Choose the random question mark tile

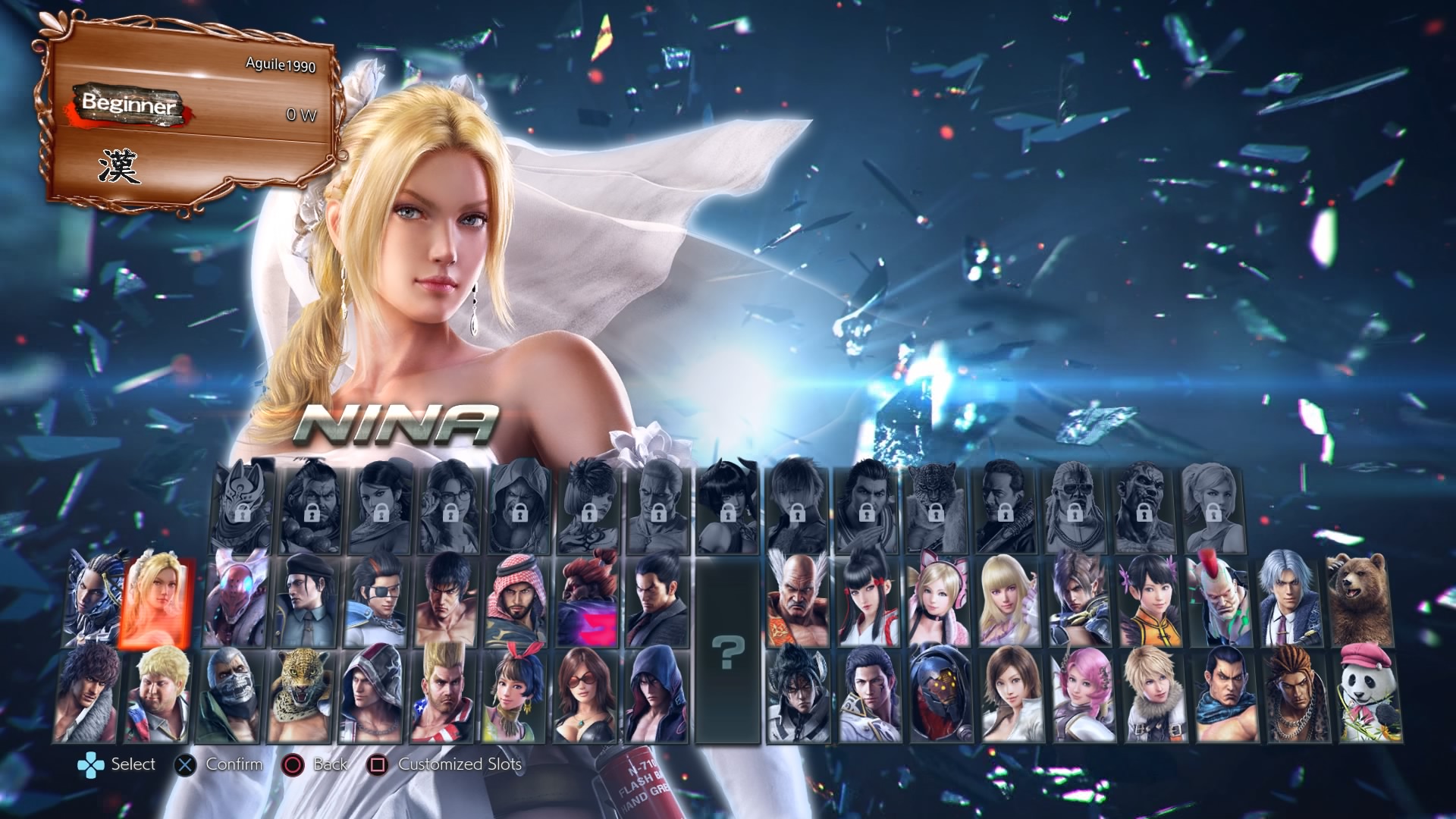coord(728,652)
